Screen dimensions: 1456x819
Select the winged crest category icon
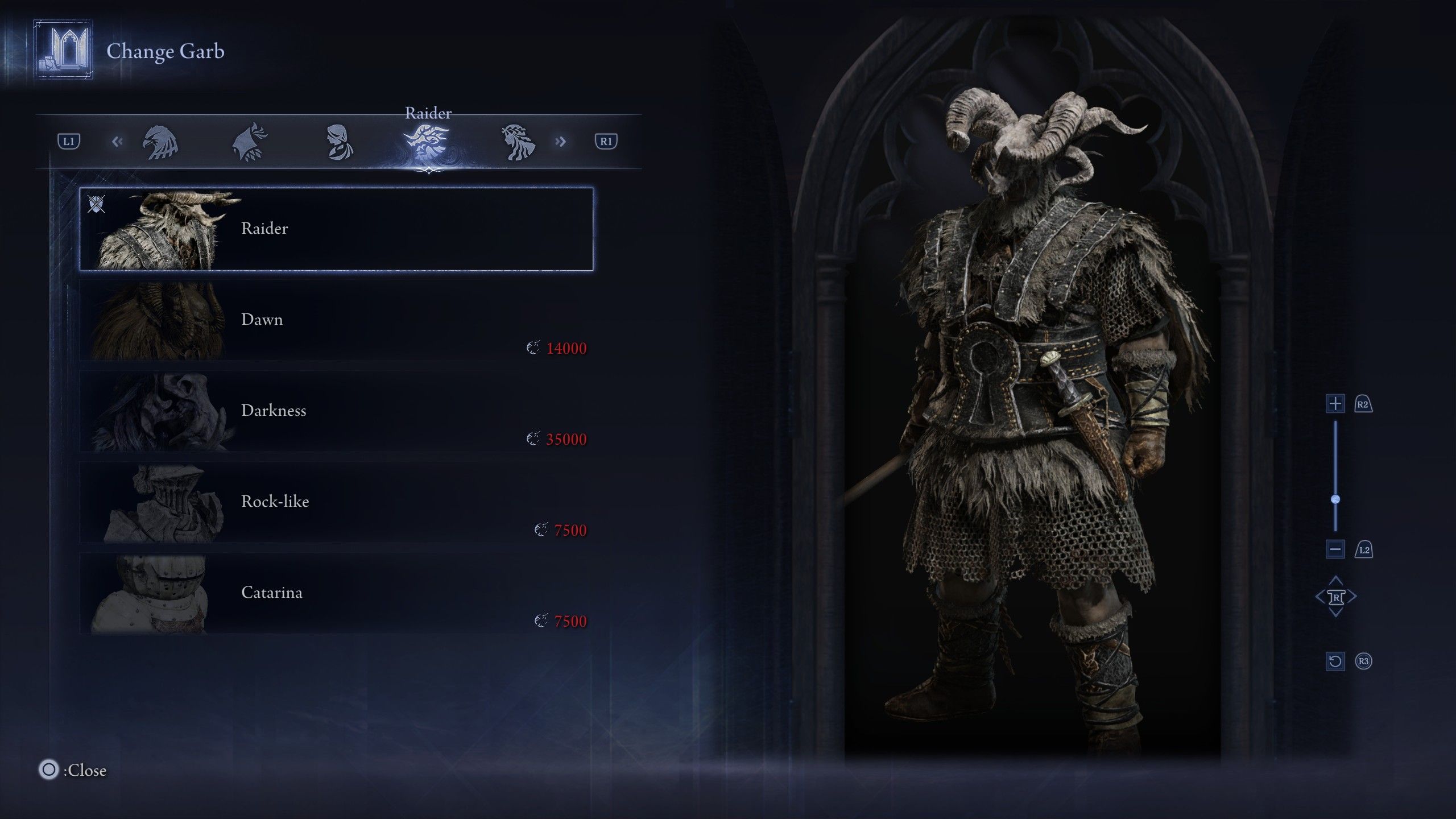[x=250, y=142]
